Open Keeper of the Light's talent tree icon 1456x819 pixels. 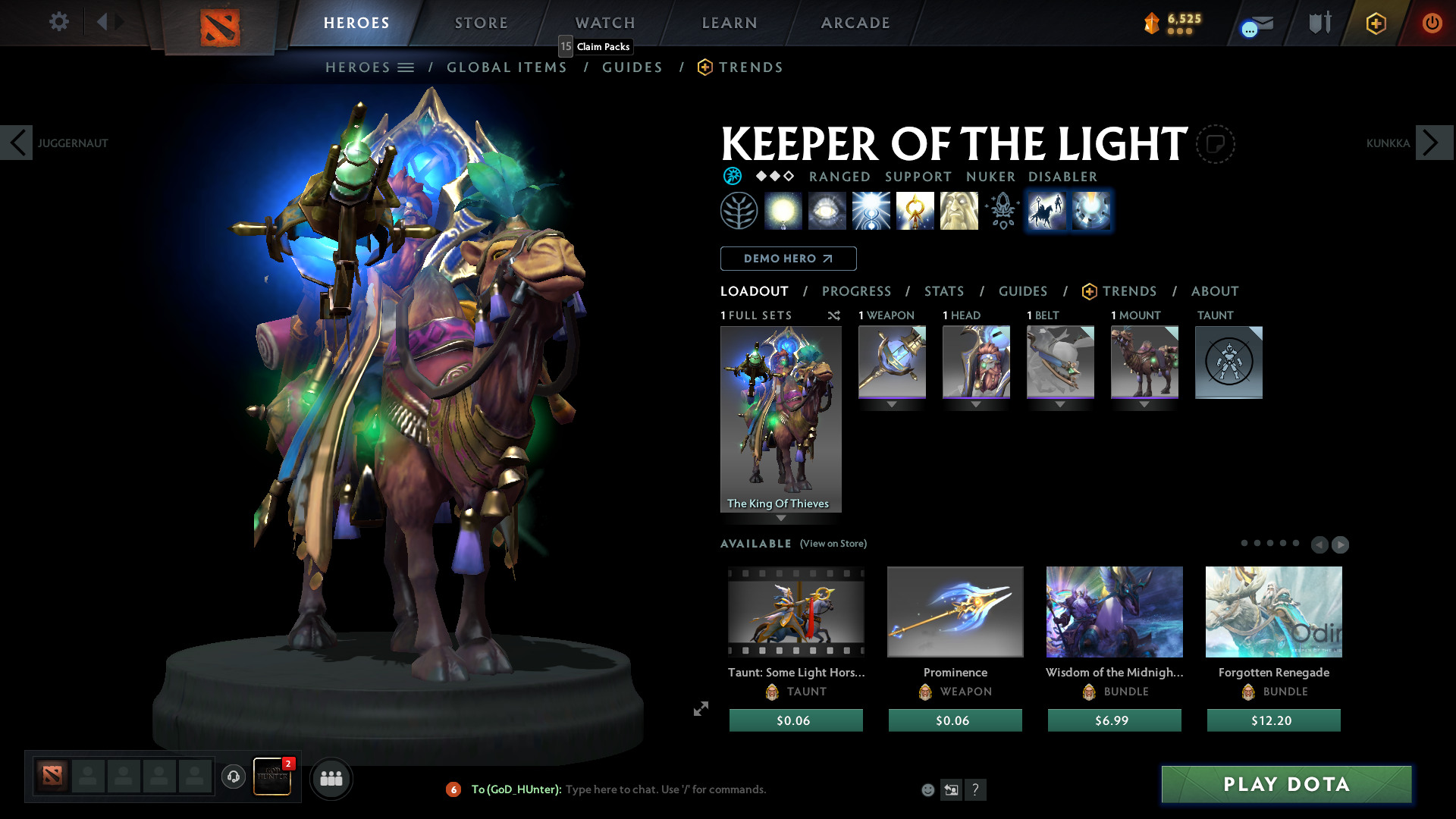click(739, 211)
